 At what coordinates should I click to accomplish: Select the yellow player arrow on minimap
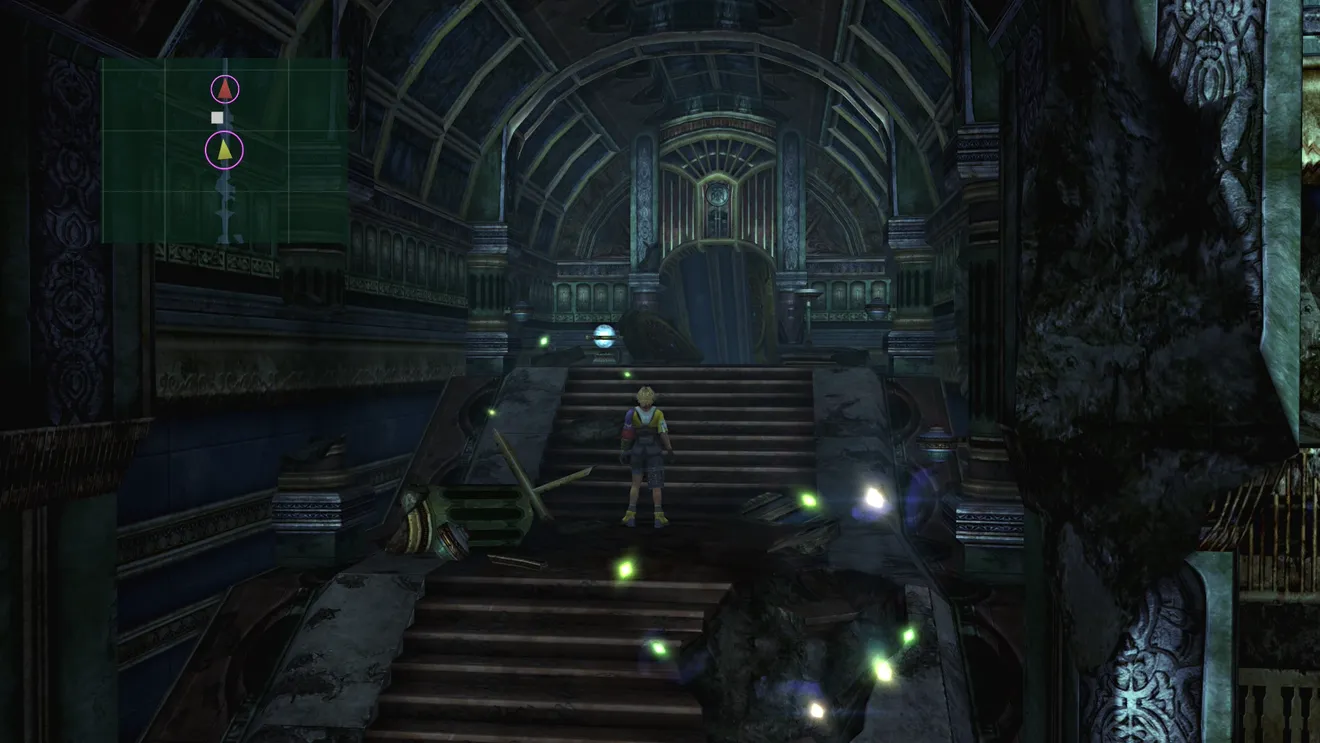coord(225,151)
